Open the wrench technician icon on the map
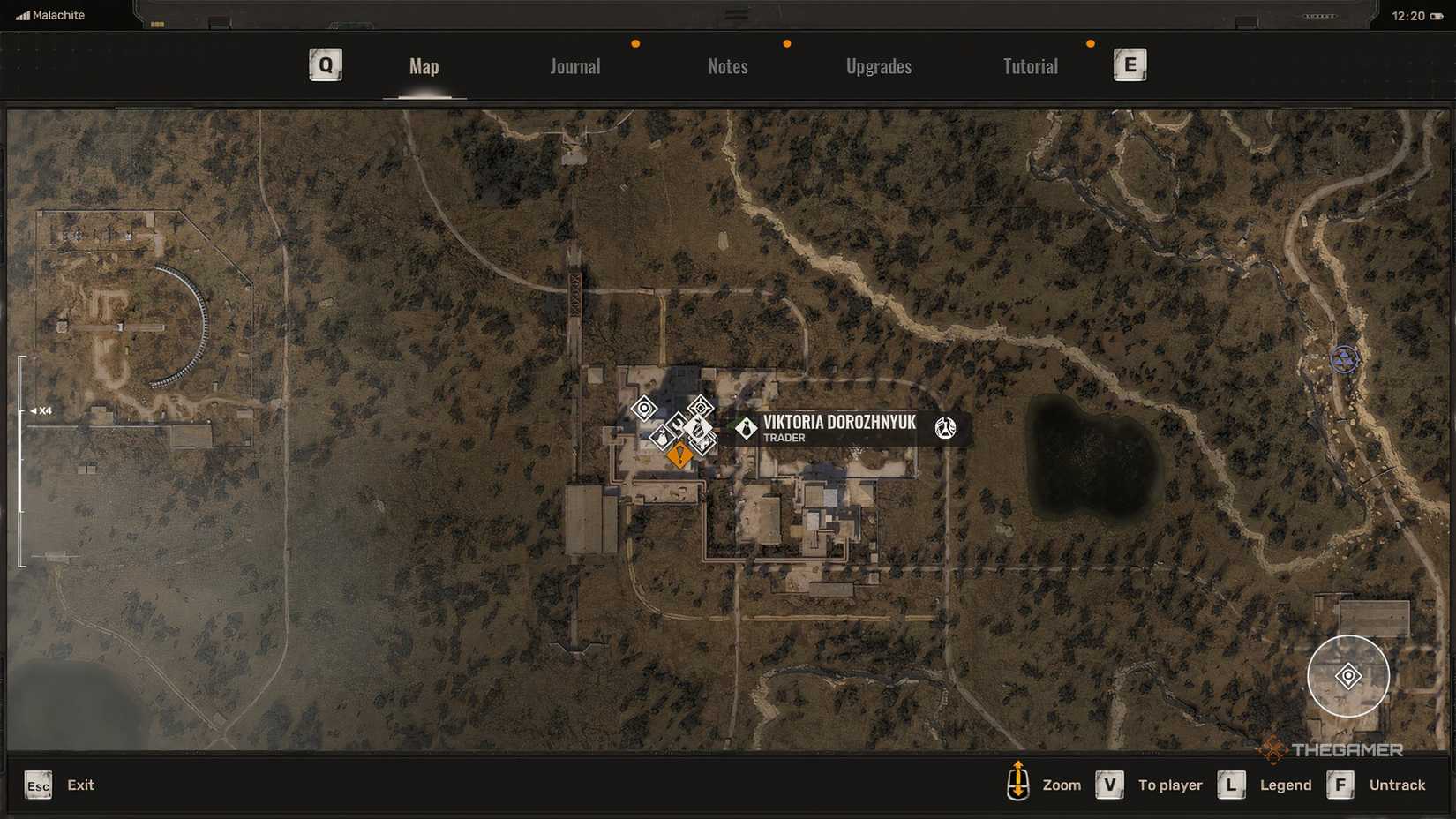 tap(676, 425)
